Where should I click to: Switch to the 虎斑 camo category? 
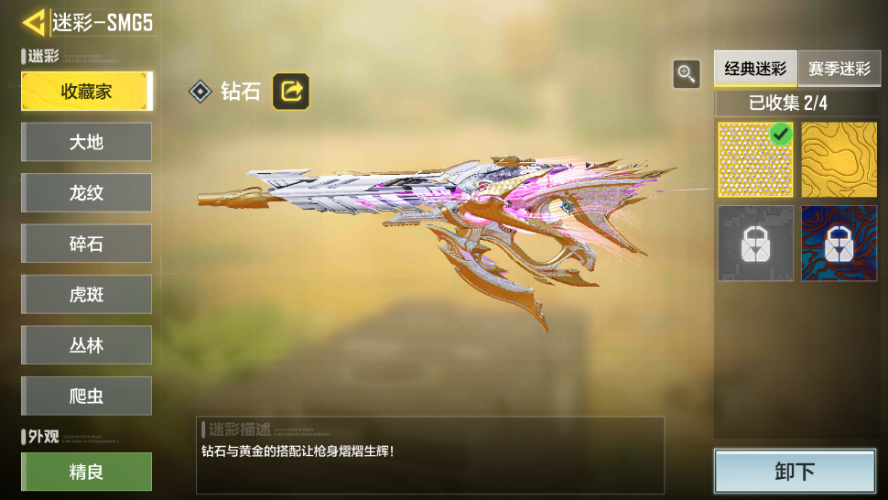[86, 295]
